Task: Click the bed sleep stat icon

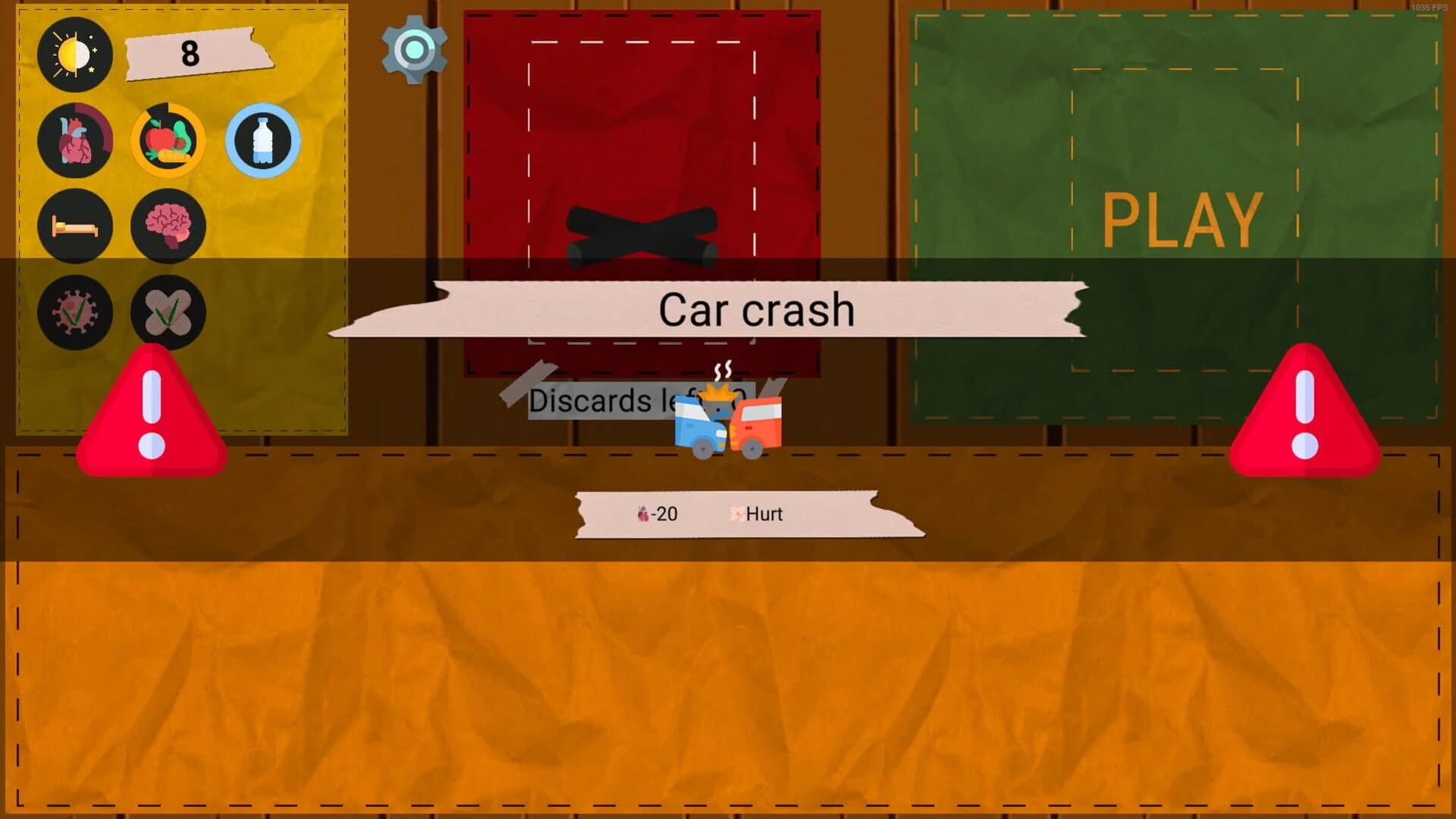Action: coord(75,226)
